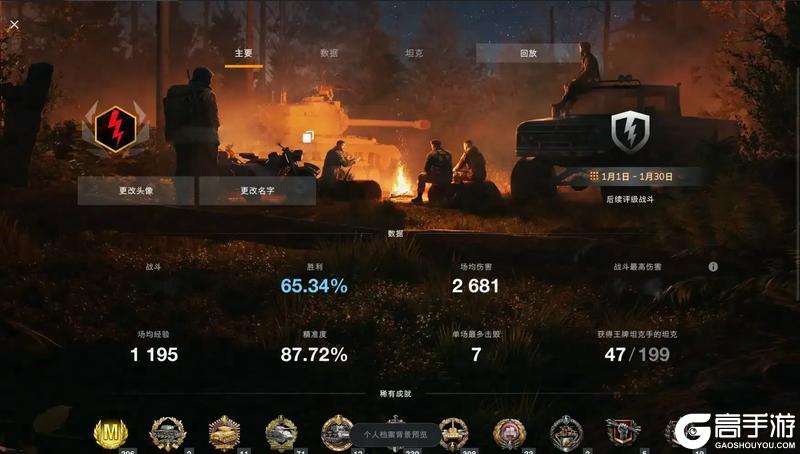Click the red lightning avatar emblem
Image resolution: width=800 pixels, height=454 pixels.
coord(114,126)
